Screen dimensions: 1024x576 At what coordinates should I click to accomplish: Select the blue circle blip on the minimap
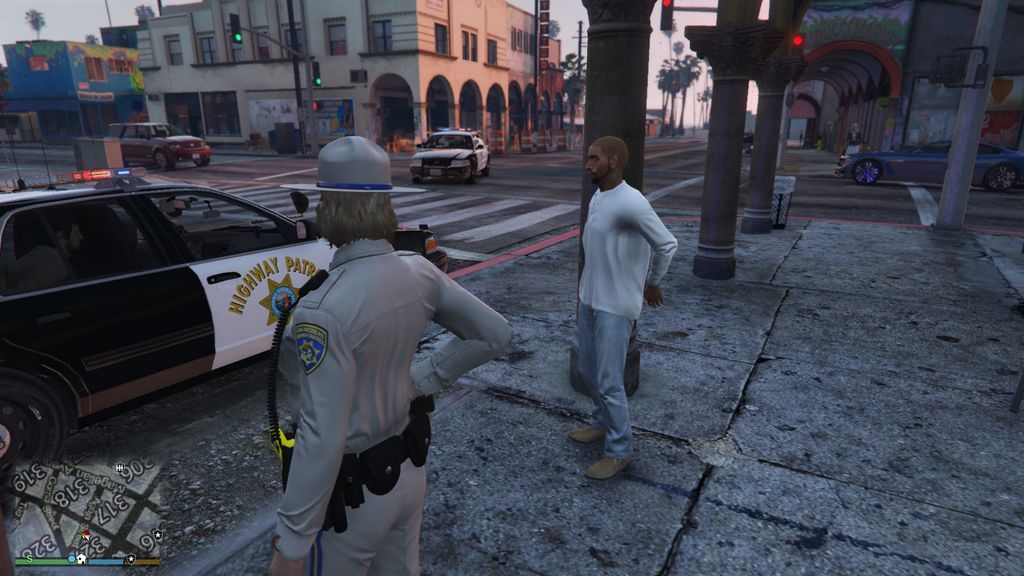[x=71, y=559]
